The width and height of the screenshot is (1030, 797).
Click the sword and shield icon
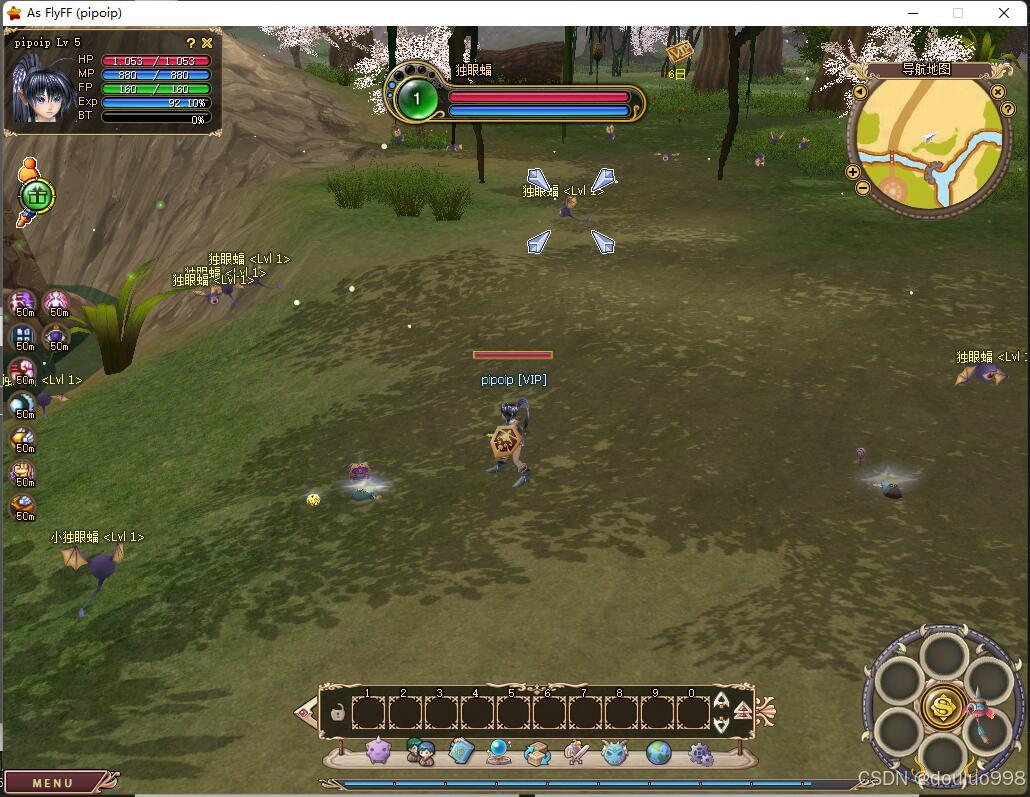click(576, 752)
